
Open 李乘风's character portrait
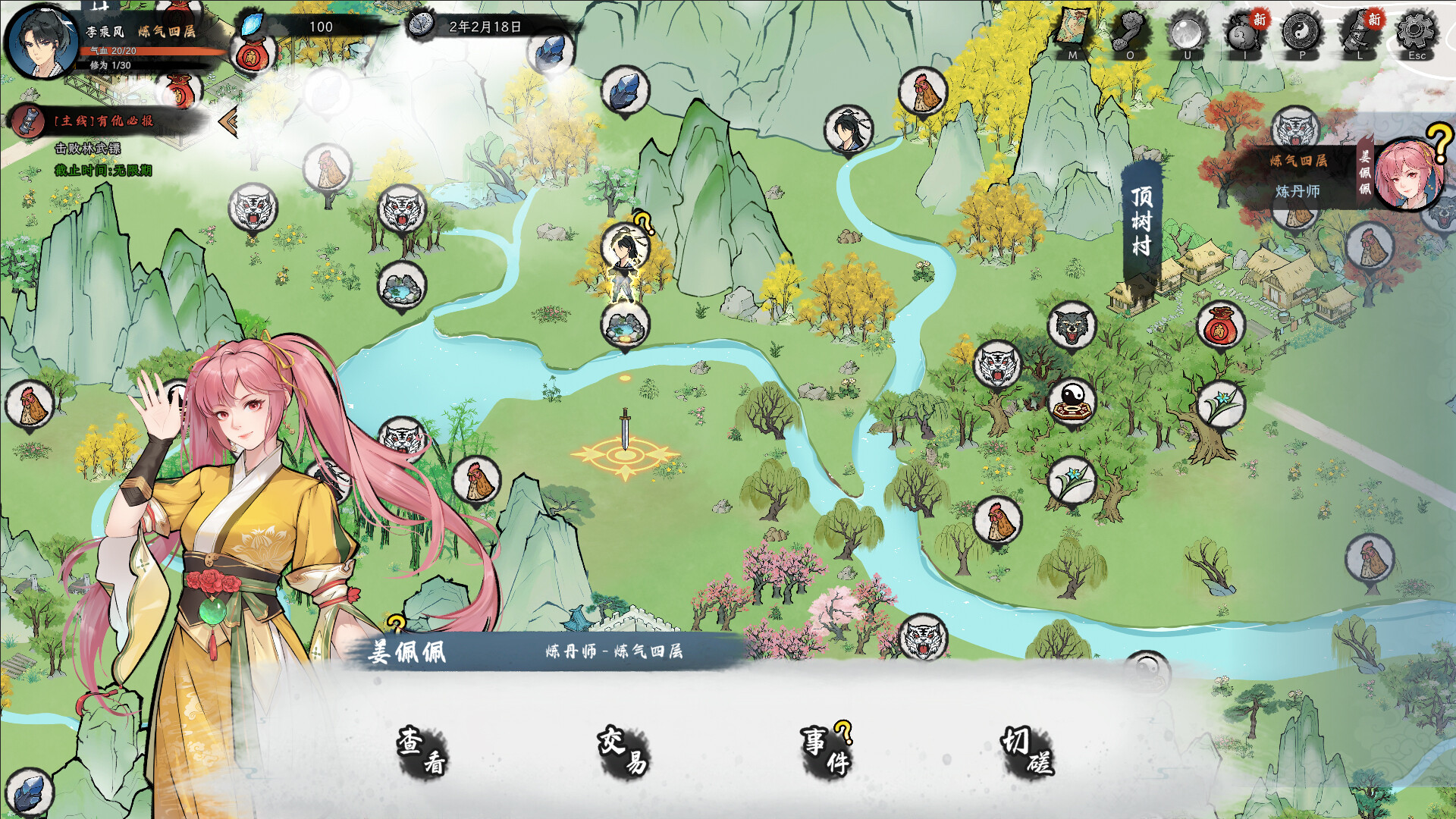41,41
